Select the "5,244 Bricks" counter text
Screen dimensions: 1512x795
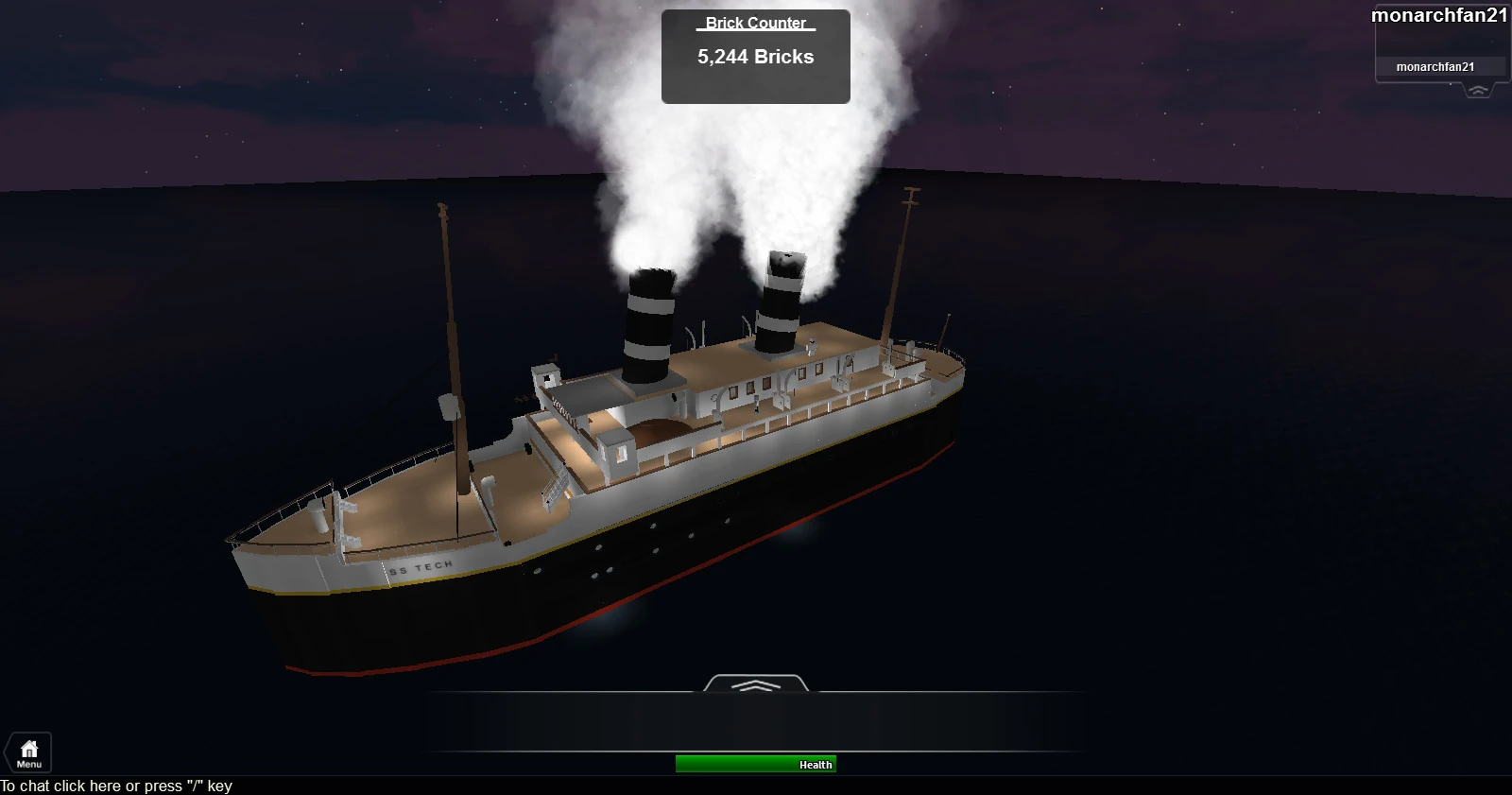(x=754, y=57)
